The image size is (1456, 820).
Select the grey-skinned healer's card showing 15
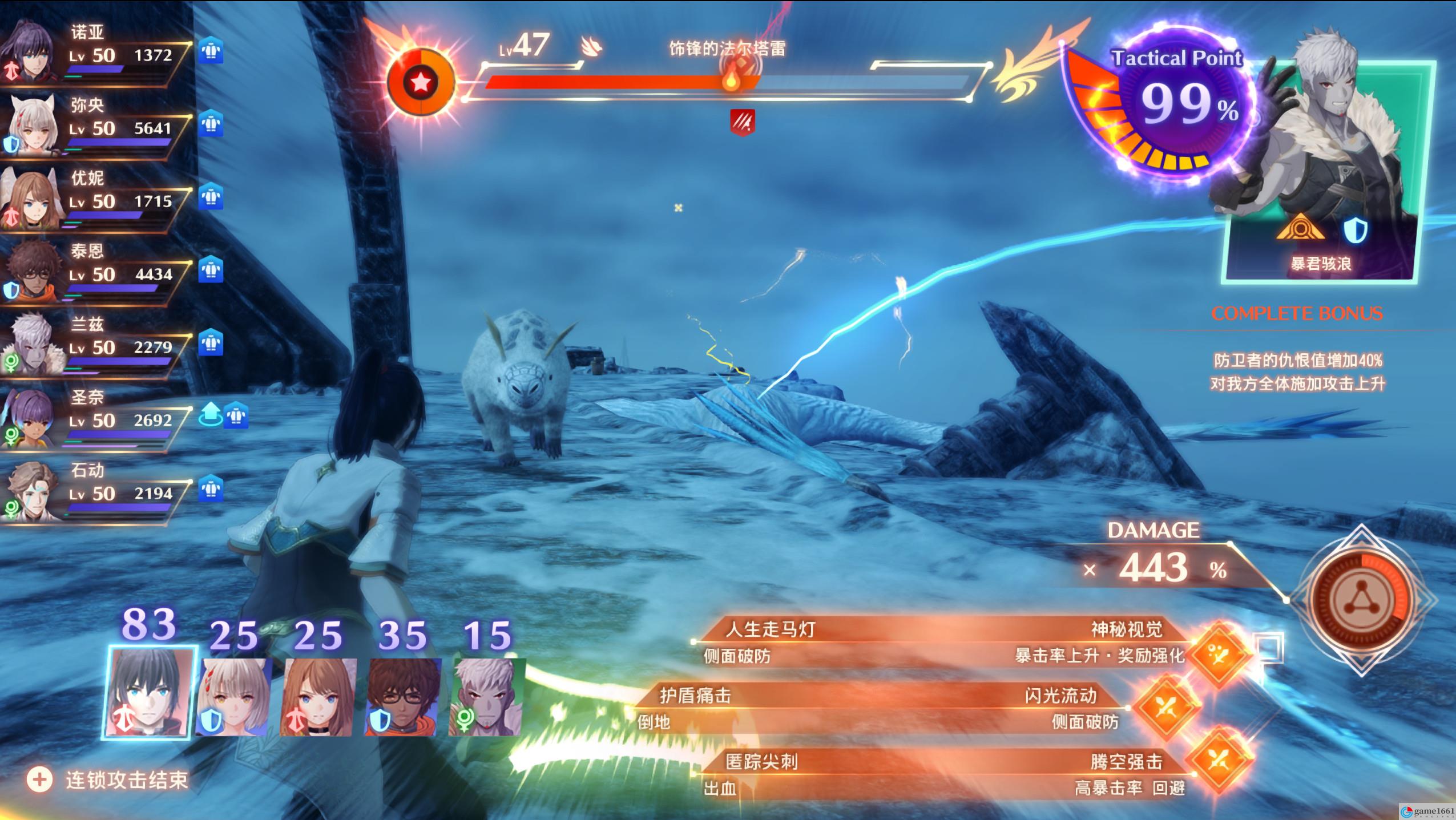[x=486, y=696]
